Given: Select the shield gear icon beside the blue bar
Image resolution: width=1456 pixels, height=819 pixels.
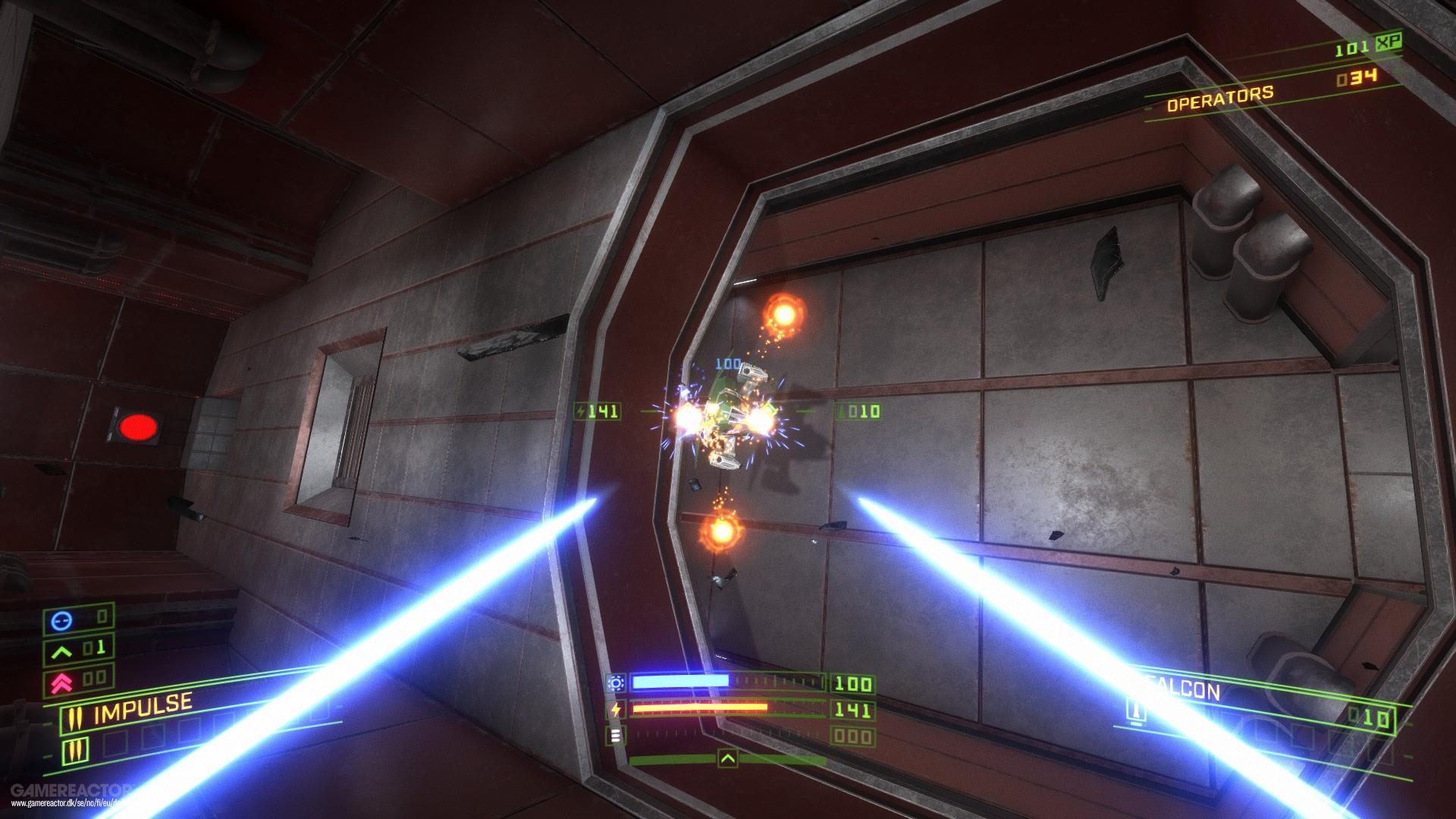Looking at the screenshot, I should (x=616, y=682).
